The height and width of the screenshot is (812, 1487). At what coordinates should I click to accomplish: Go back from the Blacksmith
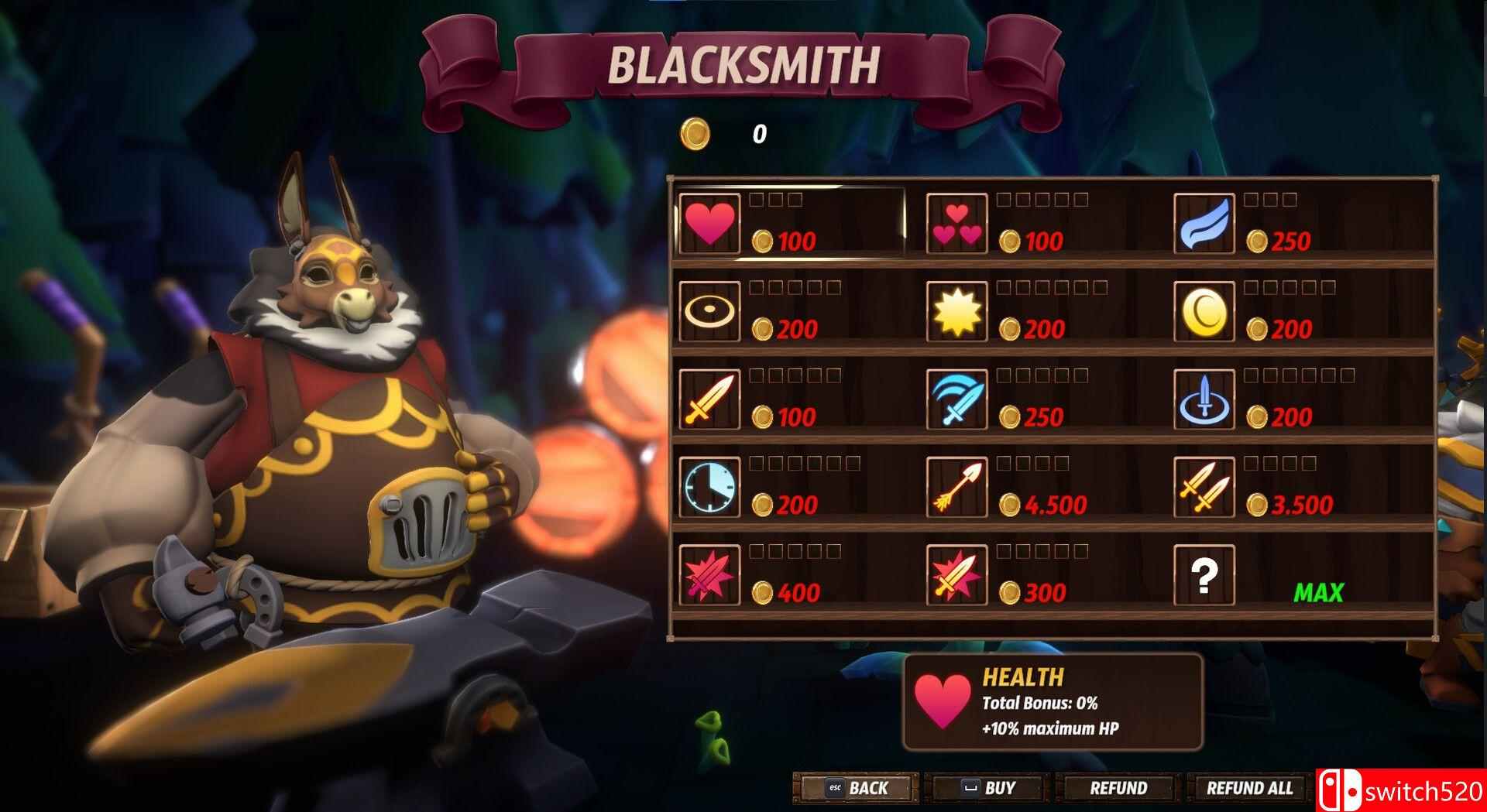tap(857, 788)
